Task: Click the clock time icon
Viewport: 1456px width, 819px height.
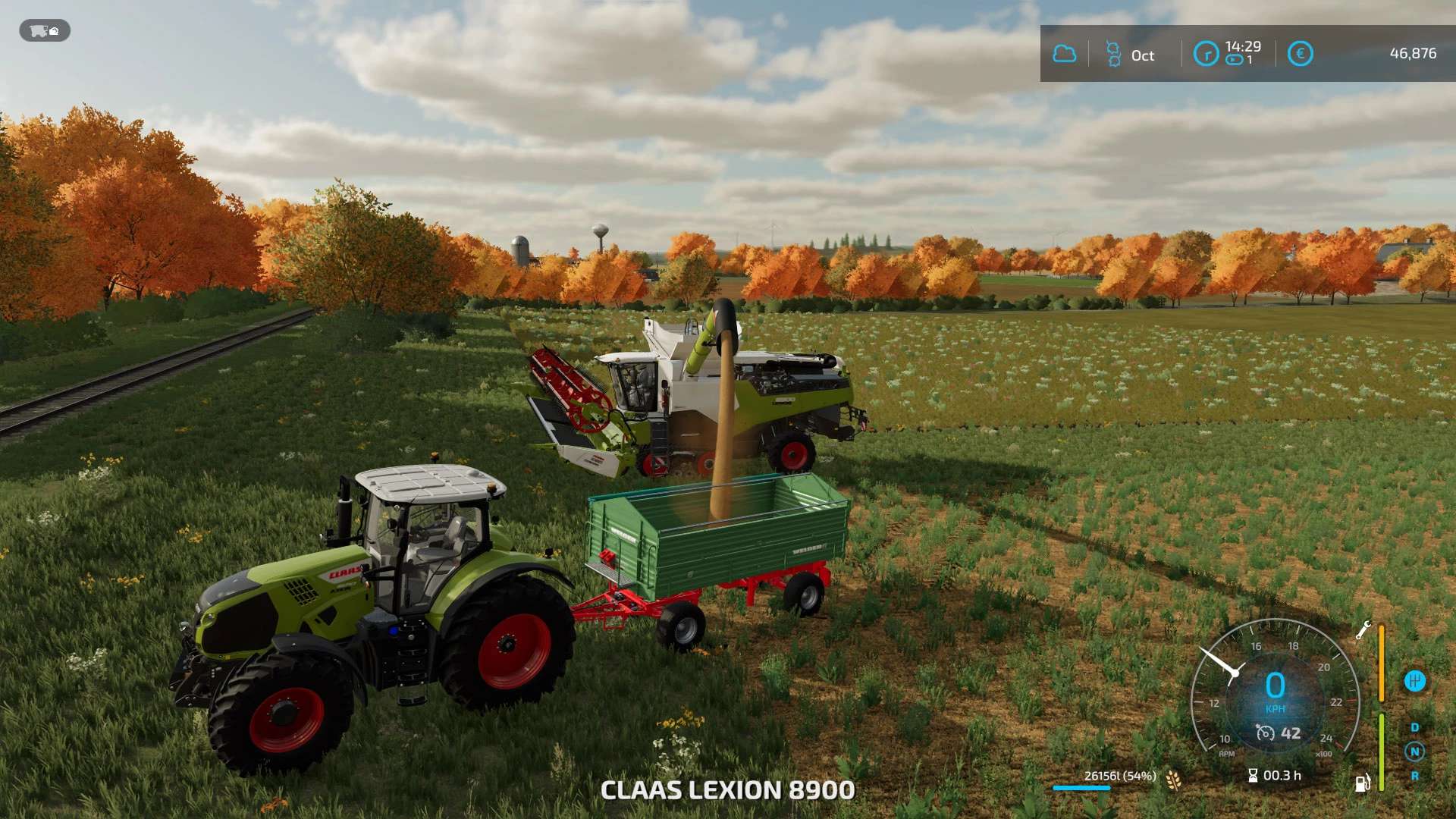Action: click(x=1206, y=54)
